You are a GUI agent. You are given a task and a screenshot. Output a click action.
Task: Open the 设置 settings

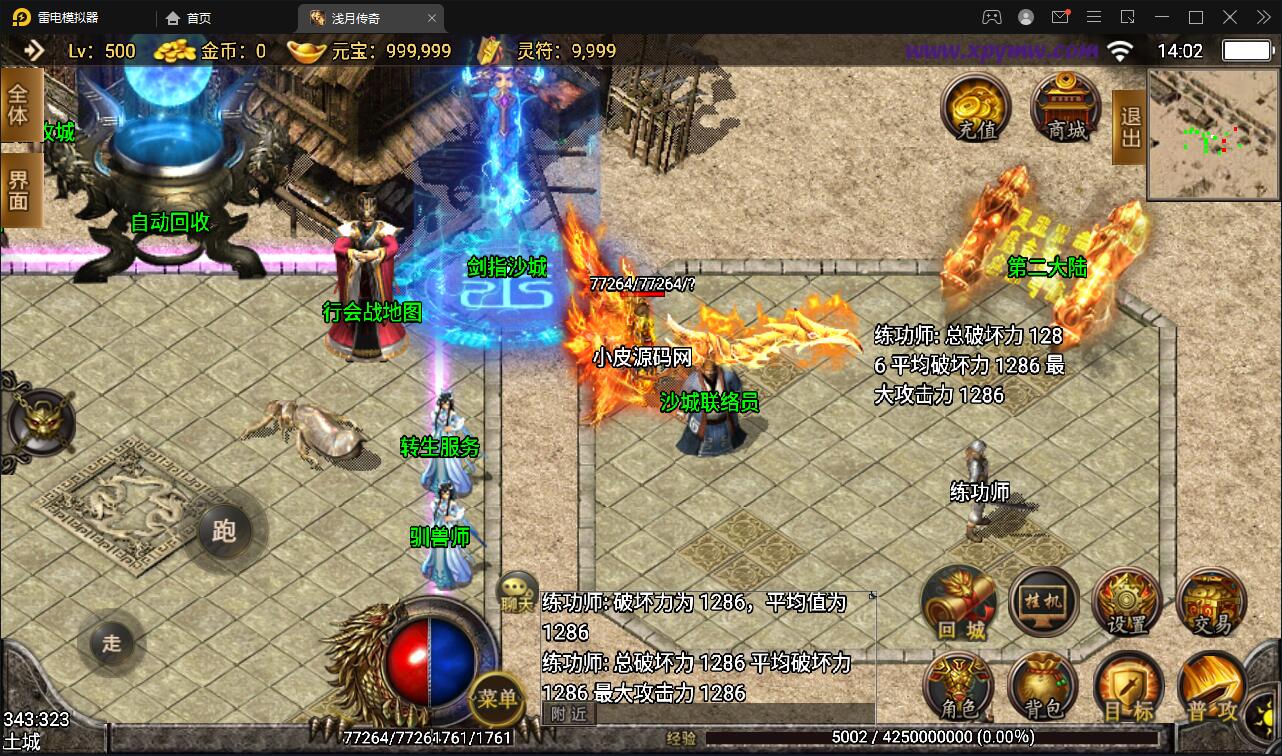click(x=1127, y=603)
